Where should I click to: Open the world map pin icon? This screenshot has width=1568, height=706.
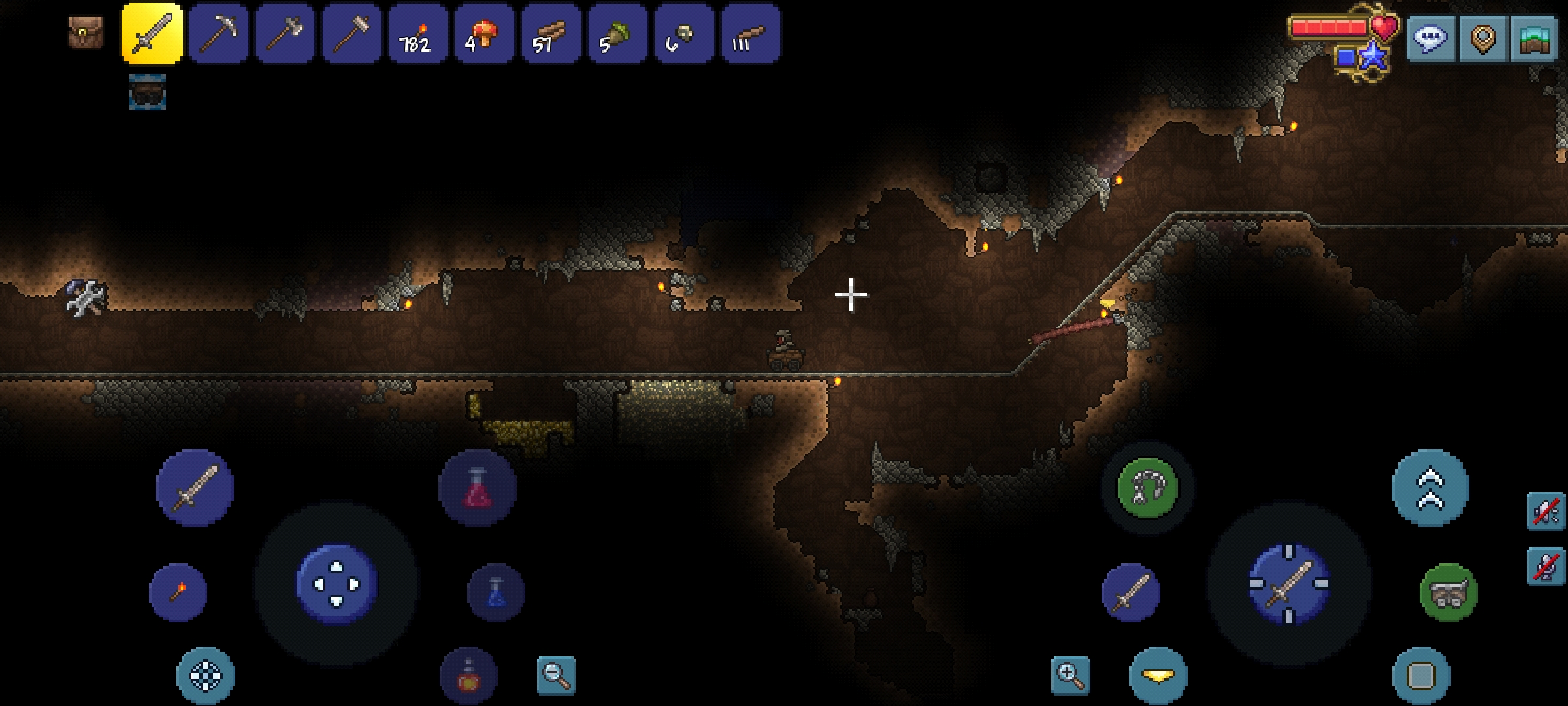pos(1482,38)
